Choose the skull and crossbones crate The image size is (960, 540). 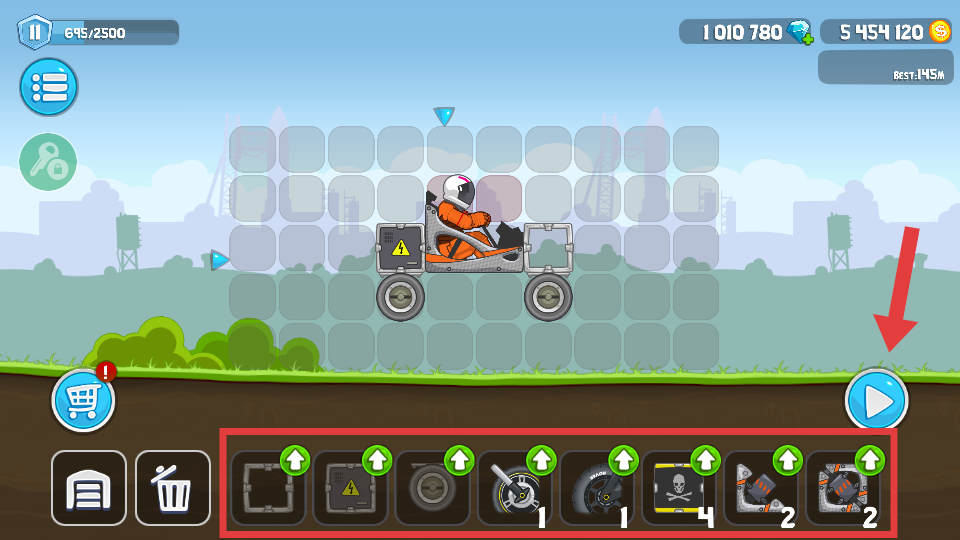tap(676, 490)
